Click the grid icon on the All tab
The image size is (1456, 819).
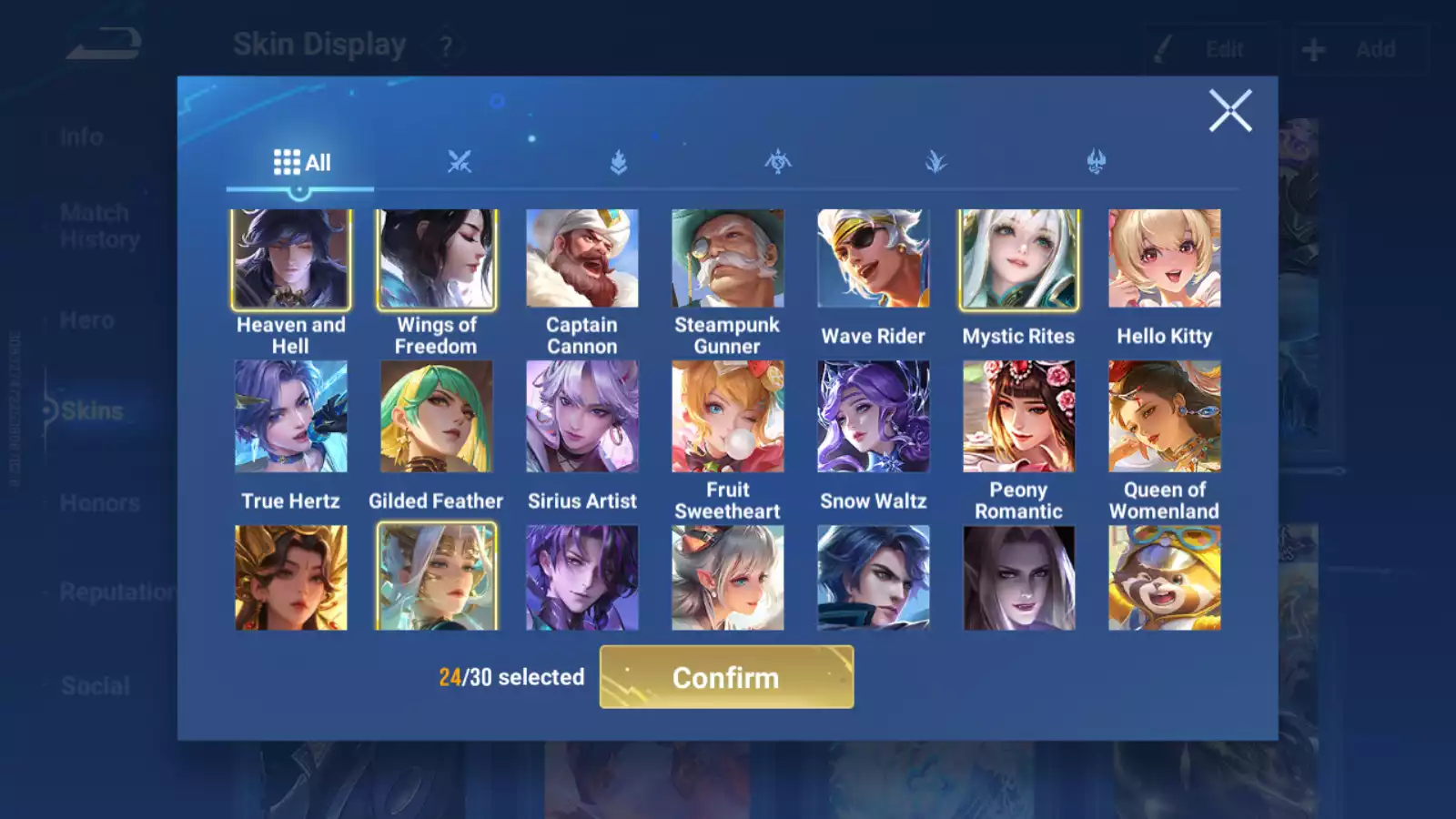[287, 161]
